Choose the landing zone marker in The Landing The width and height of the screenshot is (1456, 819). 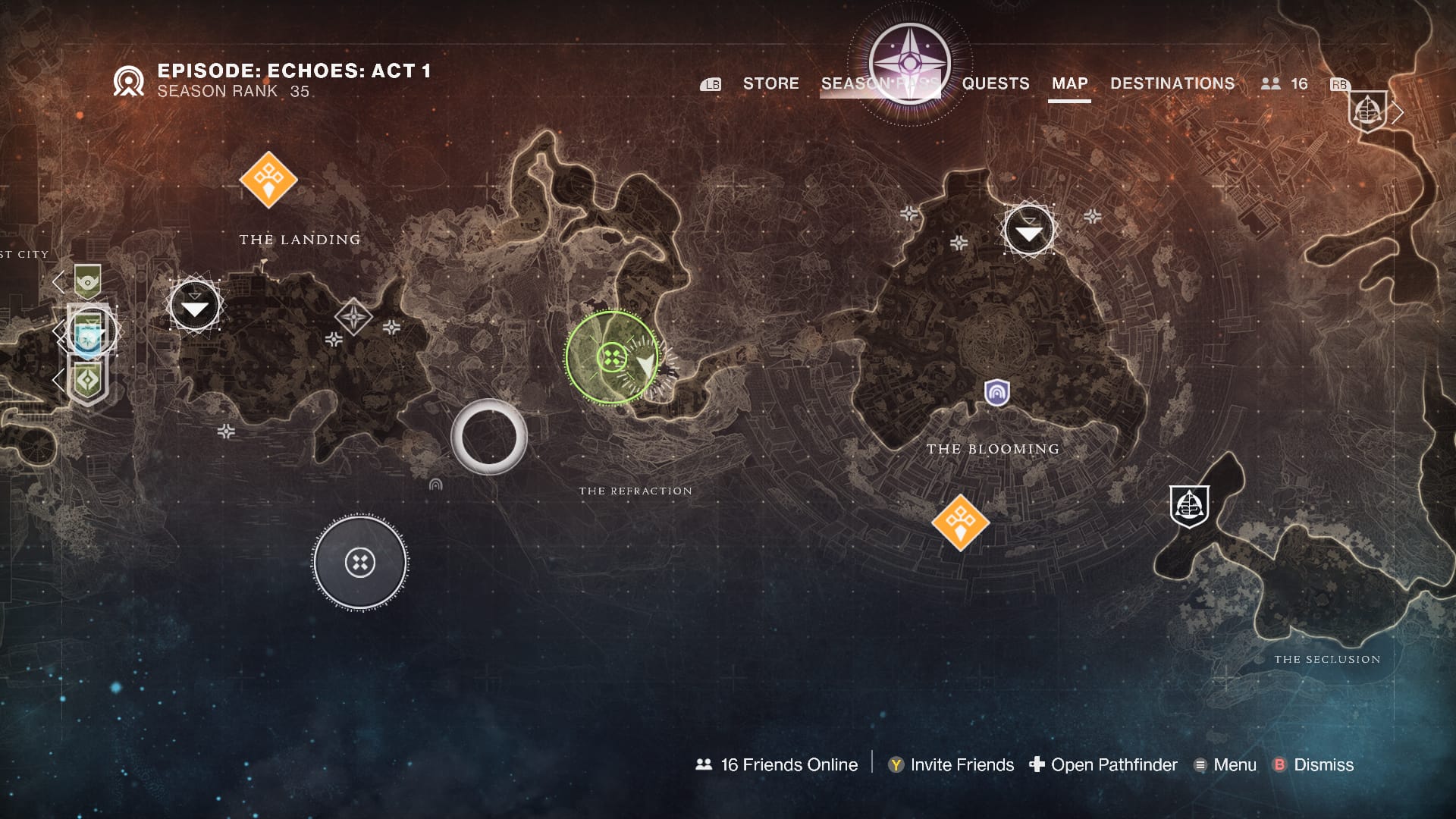click(x=195, y=306)
